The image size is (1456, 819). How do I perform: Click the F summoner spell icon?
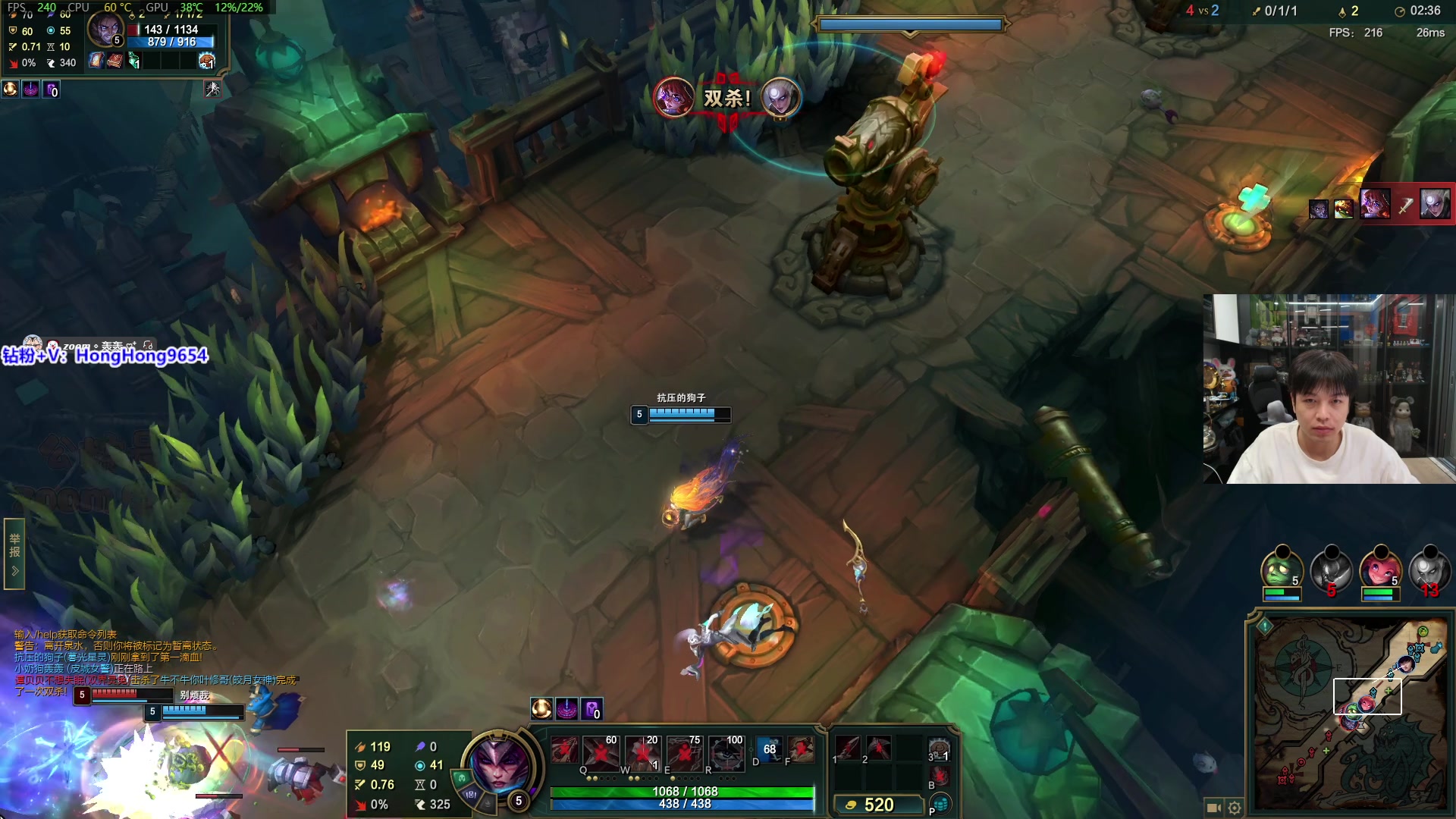coord(801,749)
